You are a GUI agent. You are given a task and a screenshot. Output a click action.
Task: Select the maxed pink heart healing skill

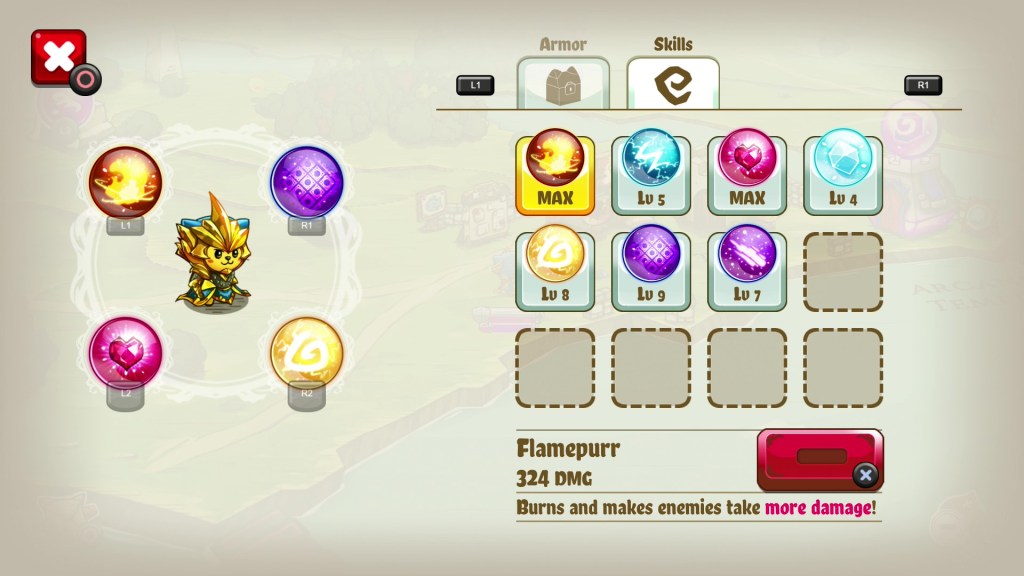[747, 173]
